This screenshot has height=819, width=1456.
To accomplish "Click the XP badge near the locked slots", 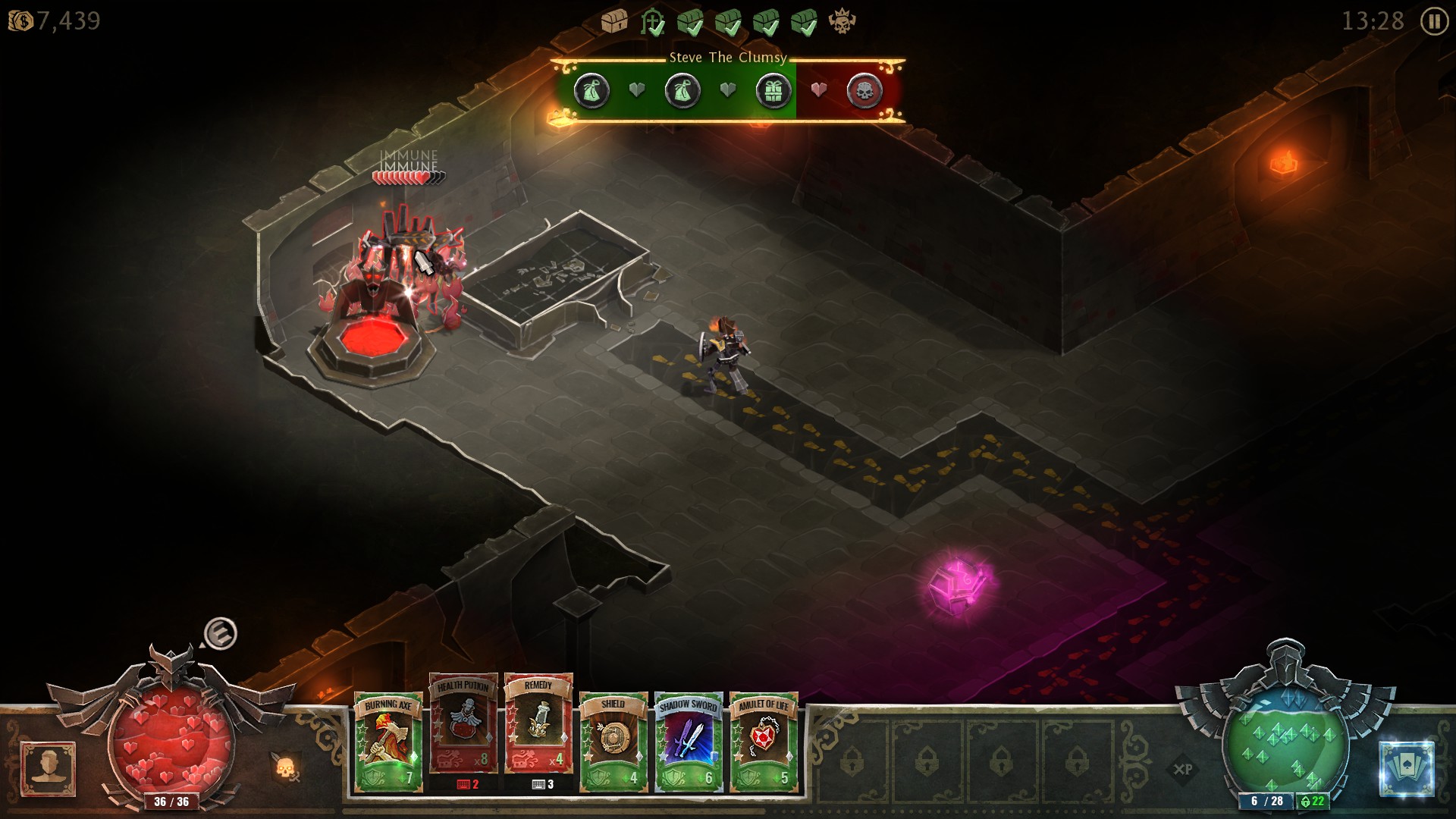I will point(1183,769).
